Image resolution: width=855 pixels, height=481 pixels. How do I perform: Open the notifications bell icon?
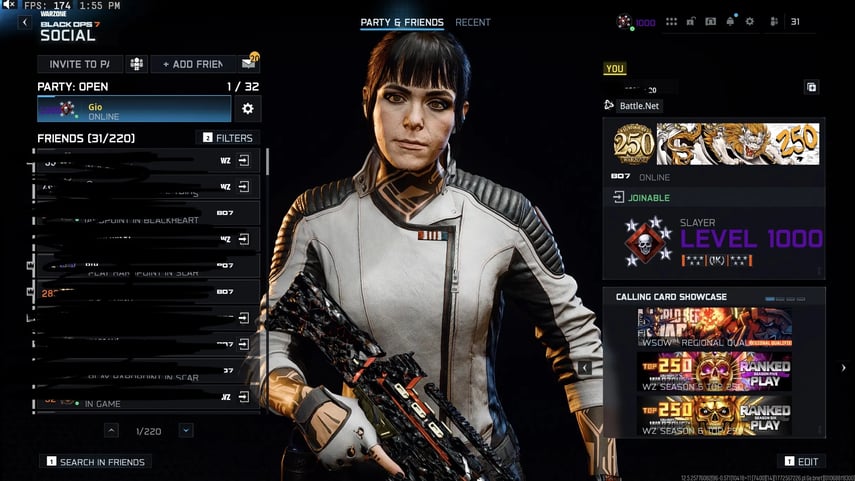[x=731, y=21]
